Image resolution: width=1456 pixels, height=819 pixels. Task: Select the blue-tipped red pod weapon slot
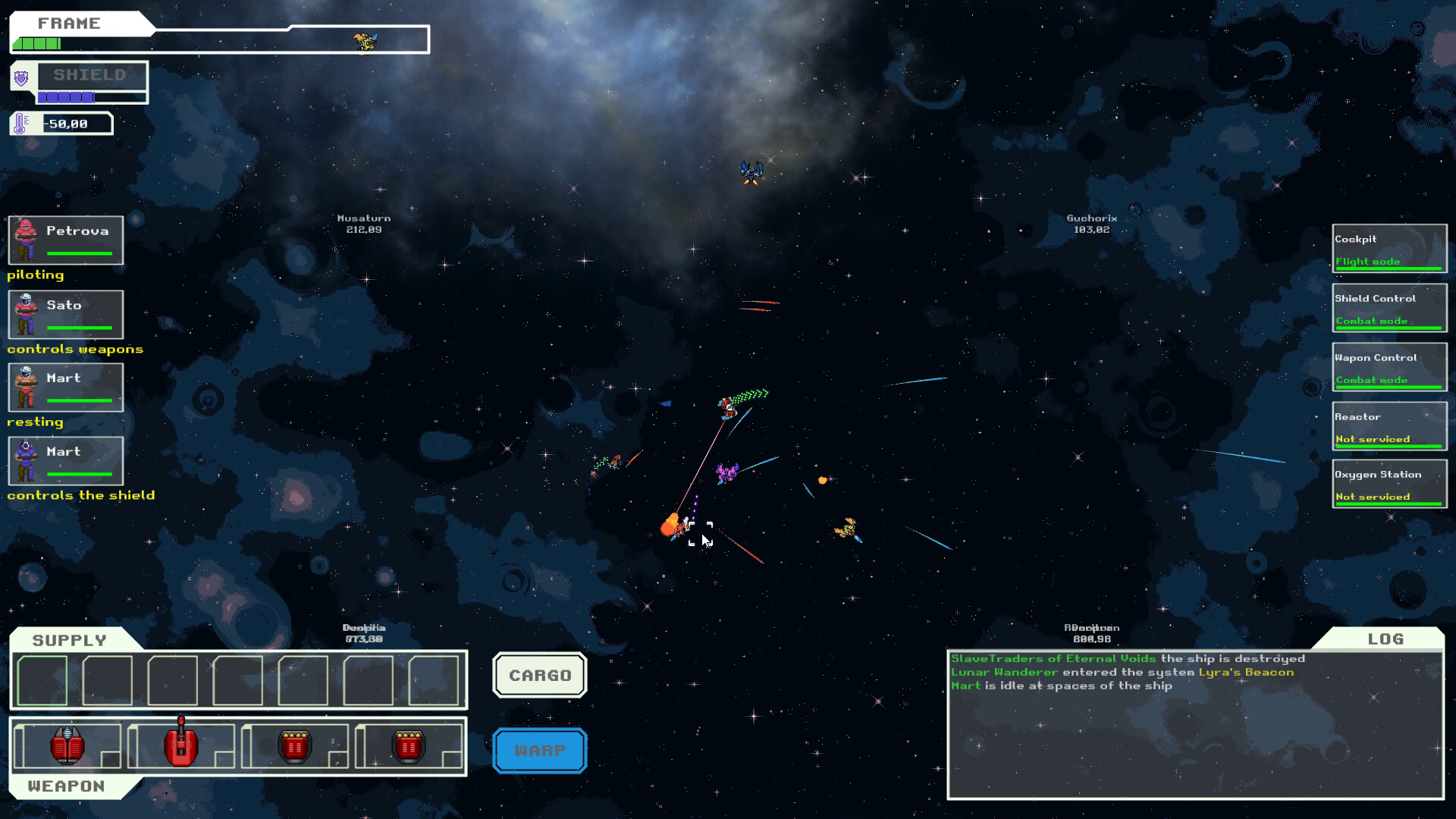coord(67,746)
